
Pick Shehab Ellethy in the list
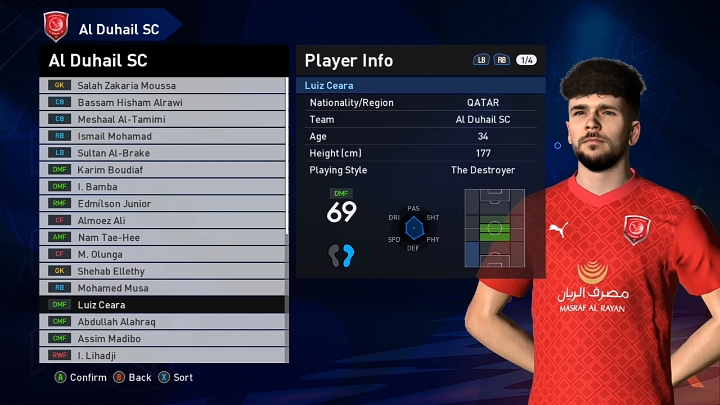pos(160,271)
